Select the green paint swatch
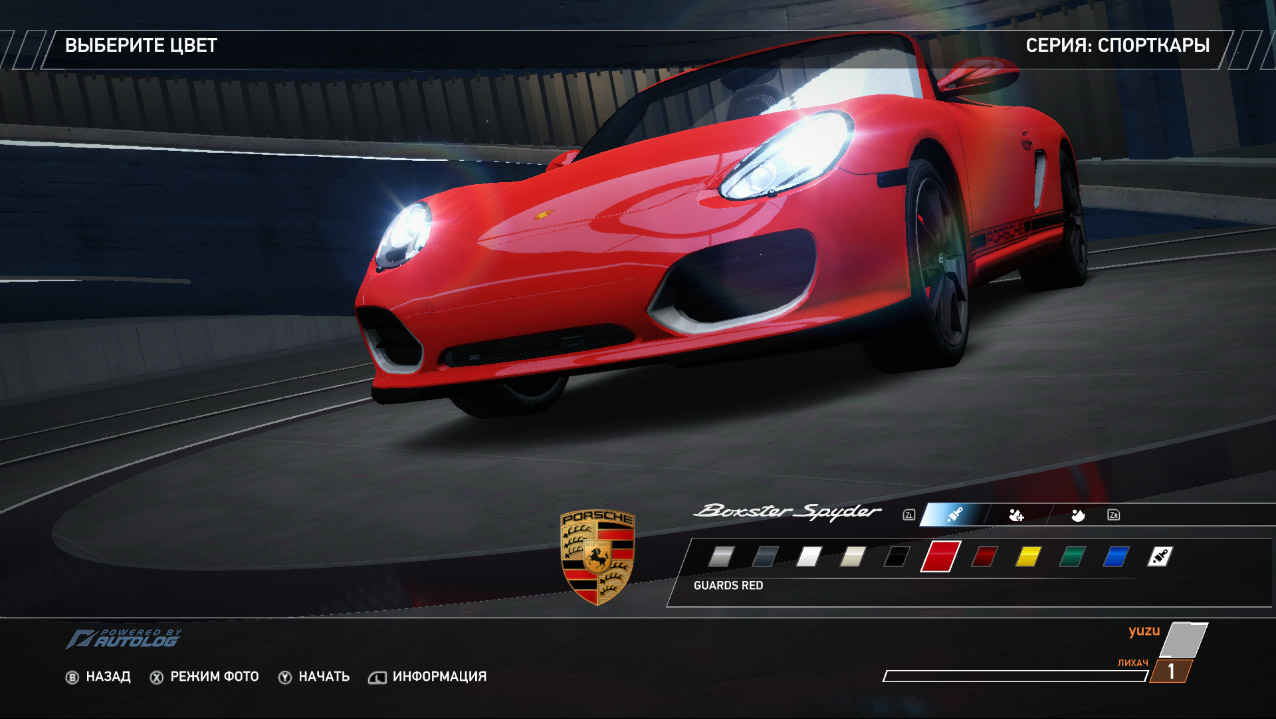The image size is (1276, 719). tap(1072, 556)
